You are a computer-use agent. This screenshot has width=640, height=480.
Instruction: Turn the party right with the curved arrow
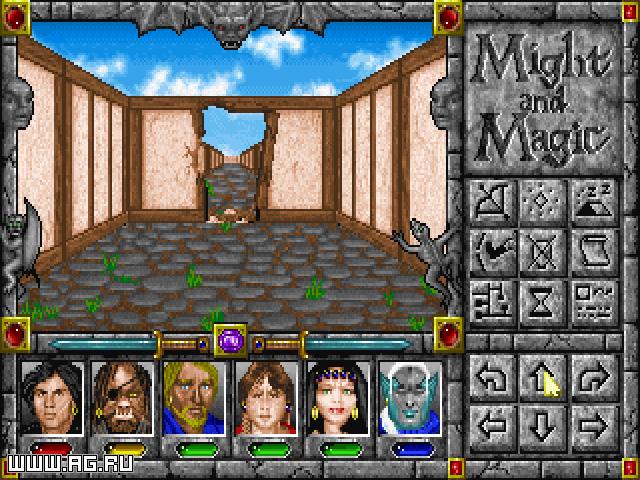coord(590,375)
